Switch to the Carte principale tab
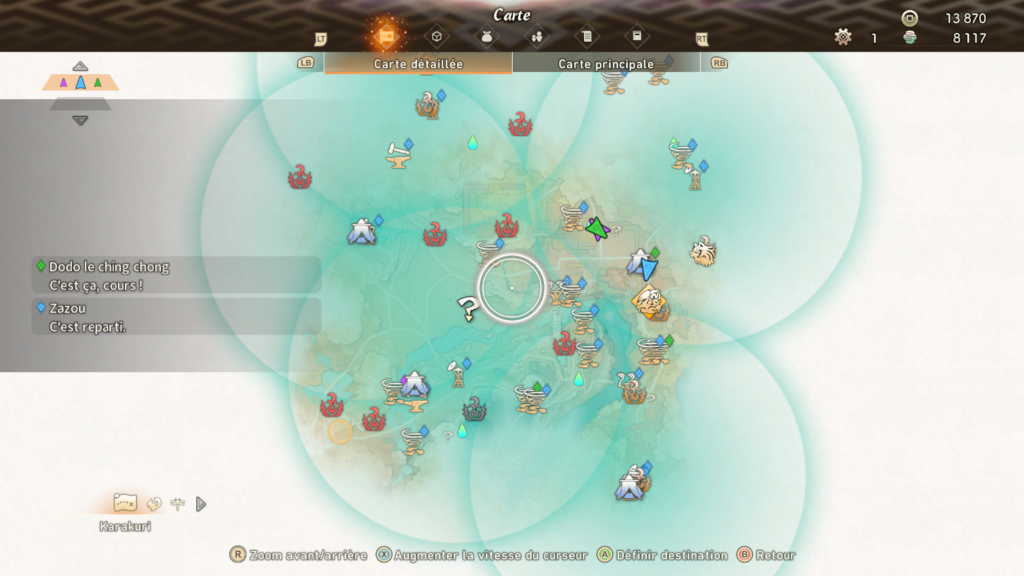 606,63
